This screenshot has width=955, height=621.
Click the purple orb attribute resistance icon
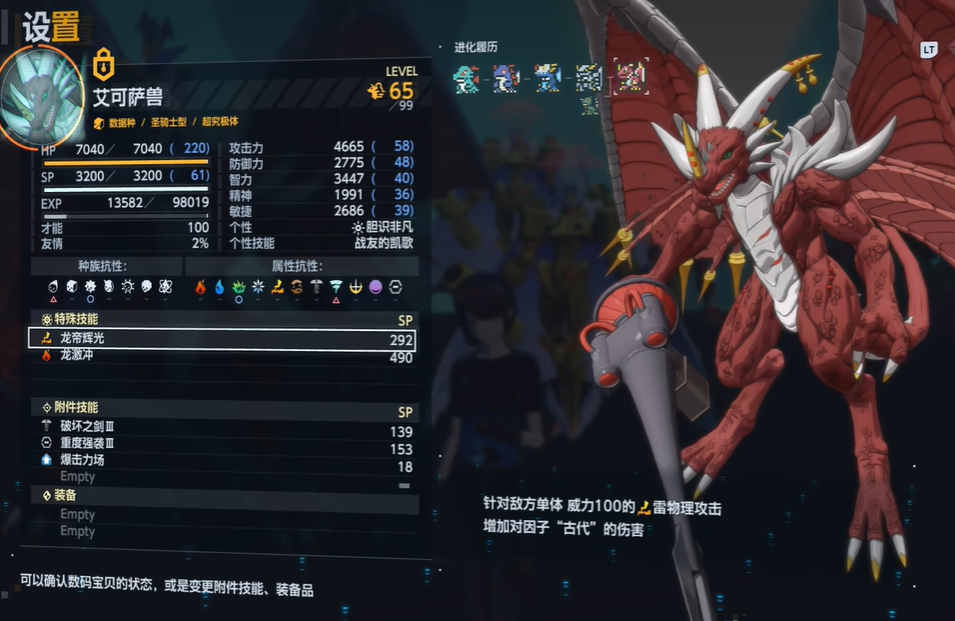[x=375, y=288]
